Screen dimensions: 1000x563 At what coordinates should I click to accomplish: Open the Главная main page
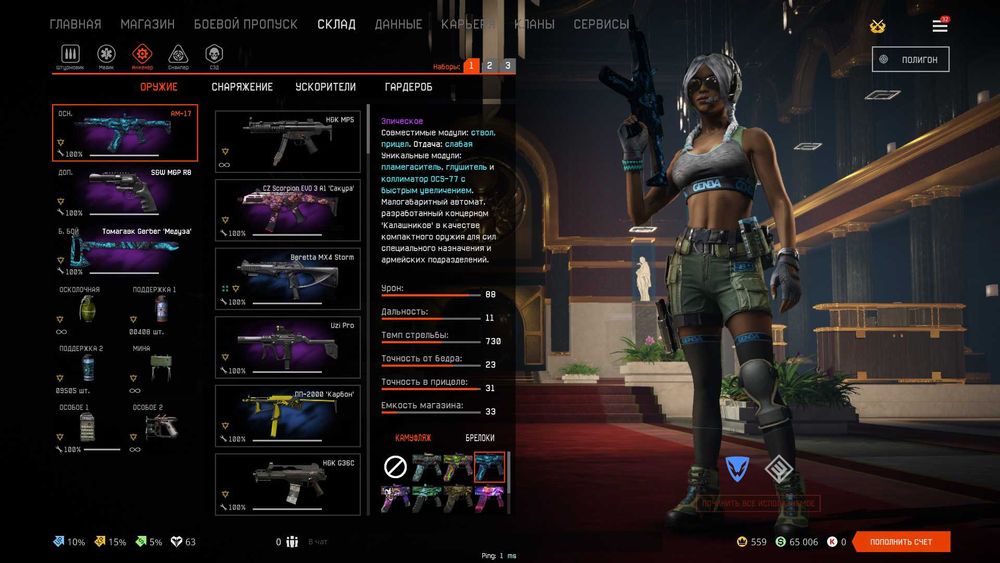tap(75, 24)
